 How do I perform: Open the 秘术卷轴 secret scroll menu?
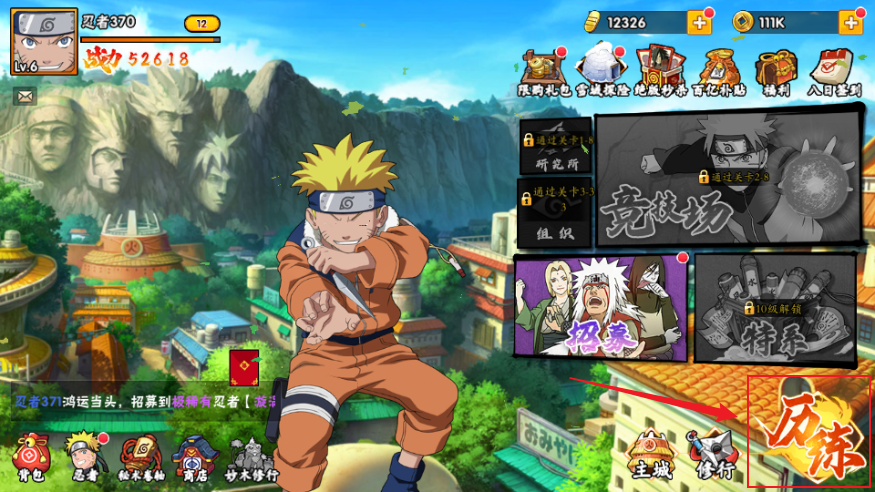coord(141,458)
